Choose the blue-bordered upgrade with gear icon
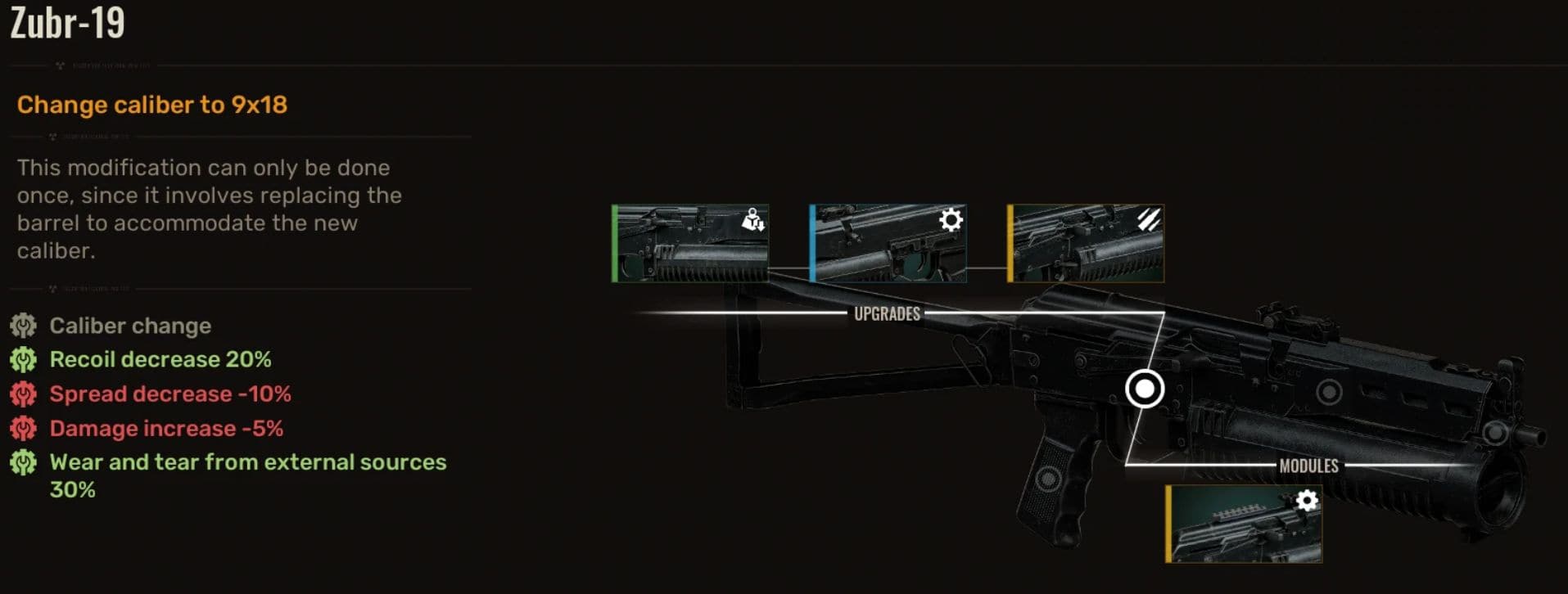Image resolution: width=1568 pixels, height=594 pixels. coord(888,244)
